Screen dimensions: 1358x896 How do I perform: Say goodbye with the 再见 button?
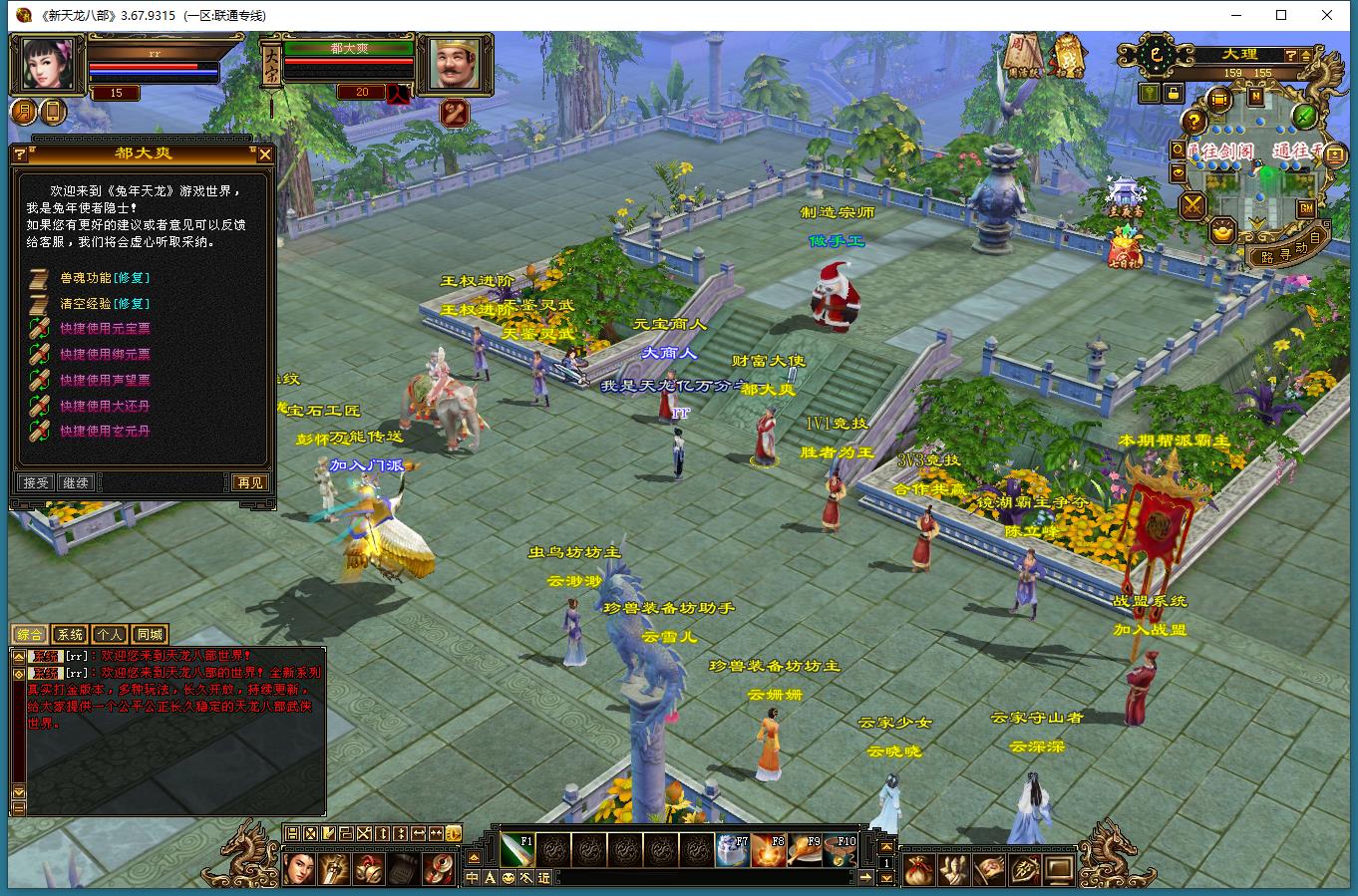249,482
